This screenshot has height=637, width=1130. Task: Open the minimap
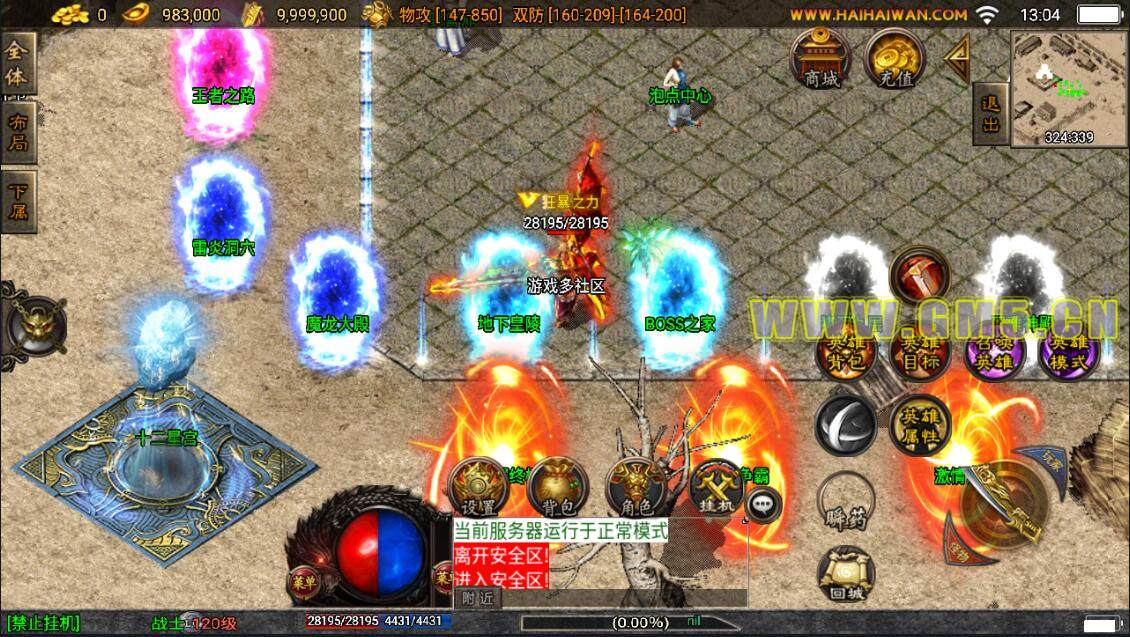click(x=1068, y=89)
